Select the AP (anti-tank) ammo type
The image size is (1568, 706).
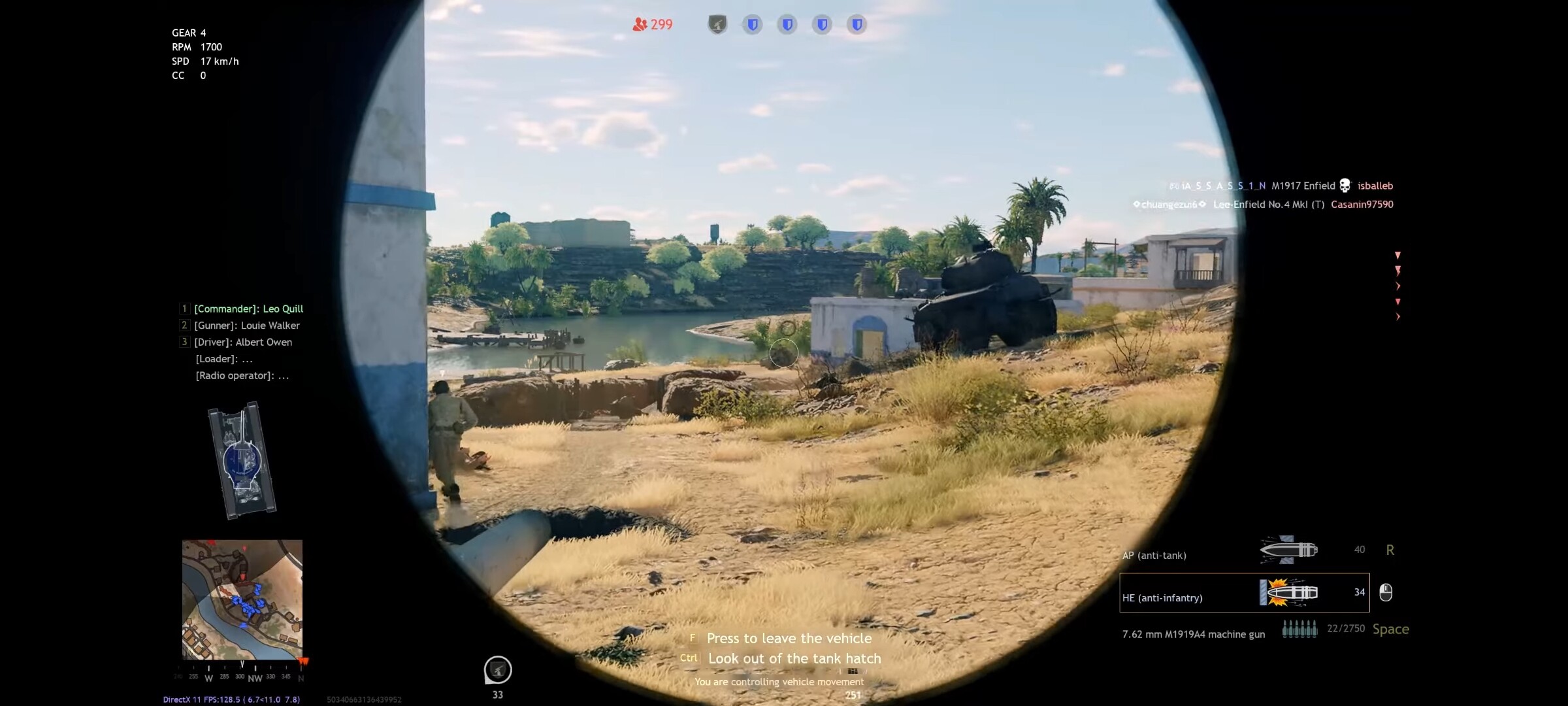(x=1154, y=554)
